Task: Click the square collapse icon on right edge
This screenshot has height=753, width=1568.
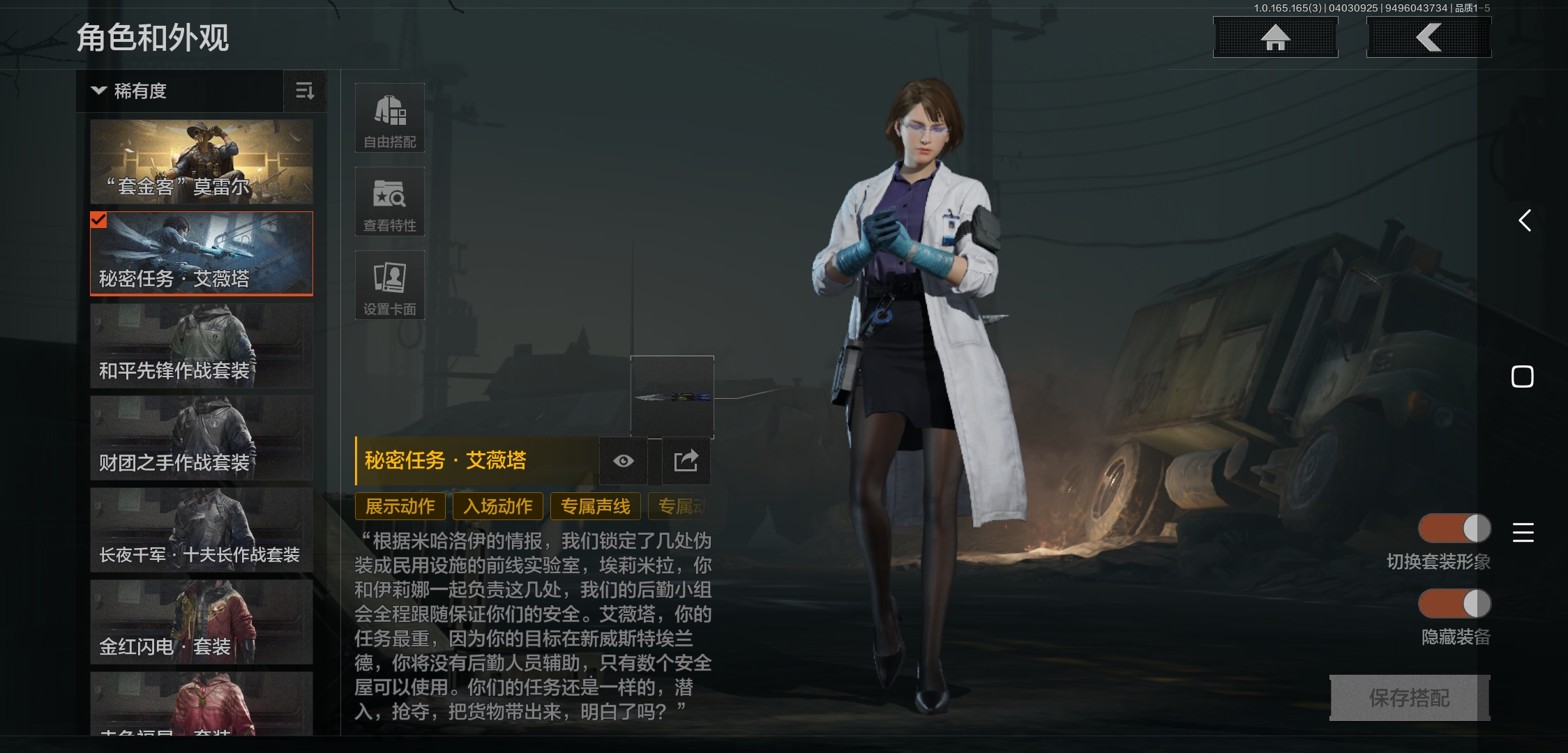Action: (1523, 376)
